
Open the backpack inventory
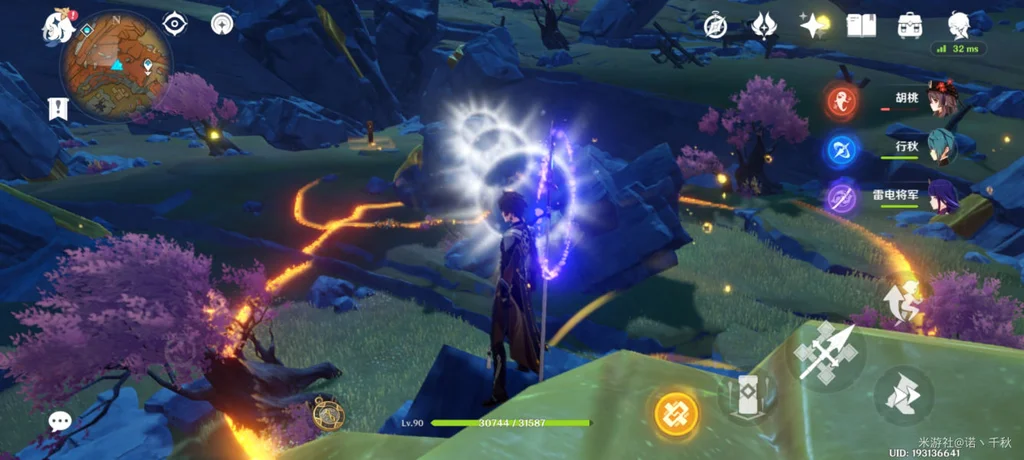tap(909, 25)
